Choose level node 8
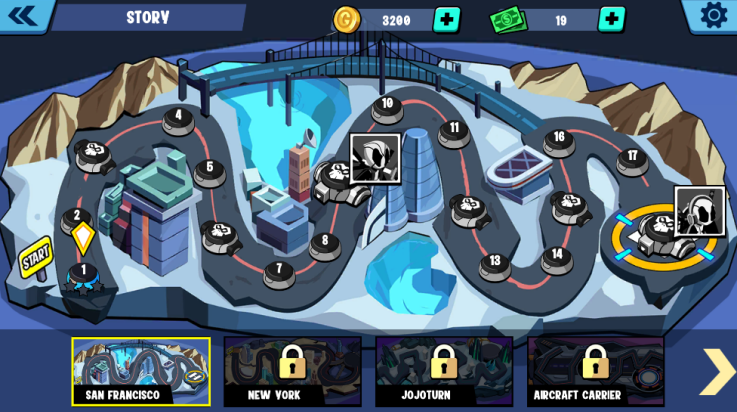The width and height of the screenshot is (737, 412). (x=324, y=243)
